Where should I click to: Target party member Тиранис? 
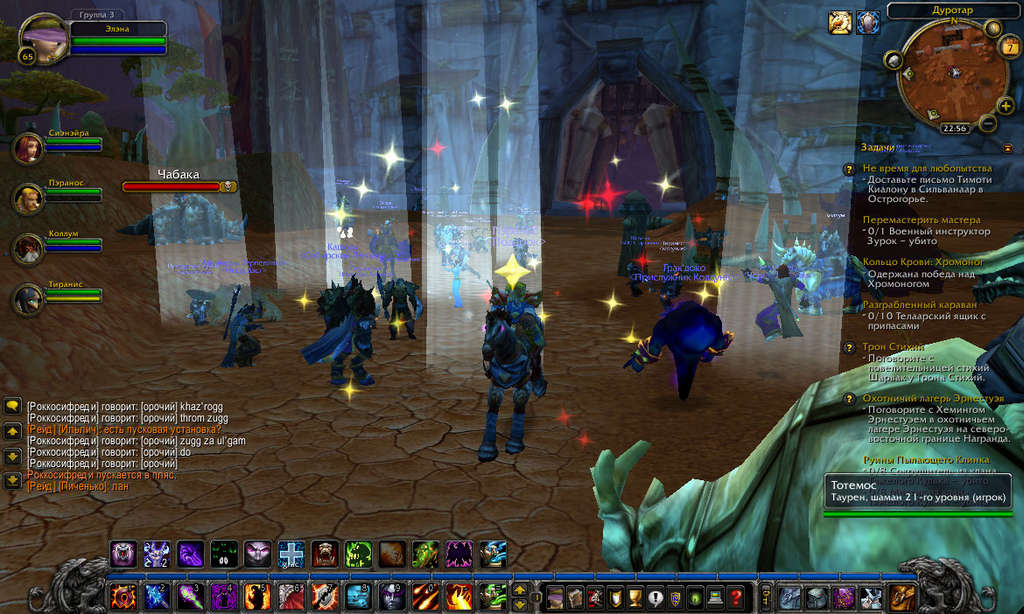point(28,299)
